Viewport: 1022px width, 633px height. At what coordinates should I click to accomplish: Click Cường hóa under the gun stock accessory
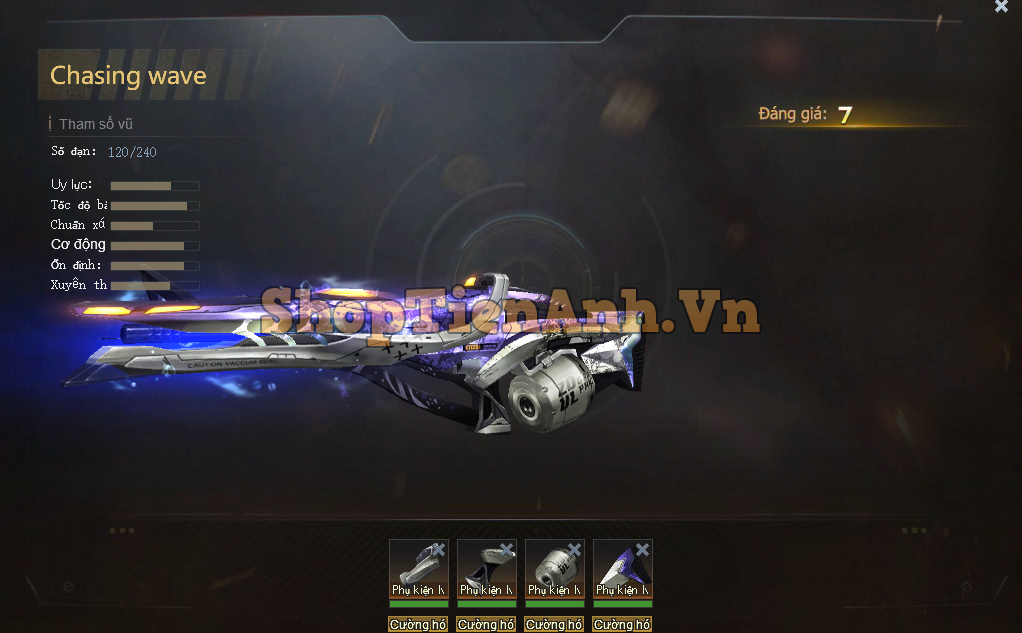pos(486,624)
